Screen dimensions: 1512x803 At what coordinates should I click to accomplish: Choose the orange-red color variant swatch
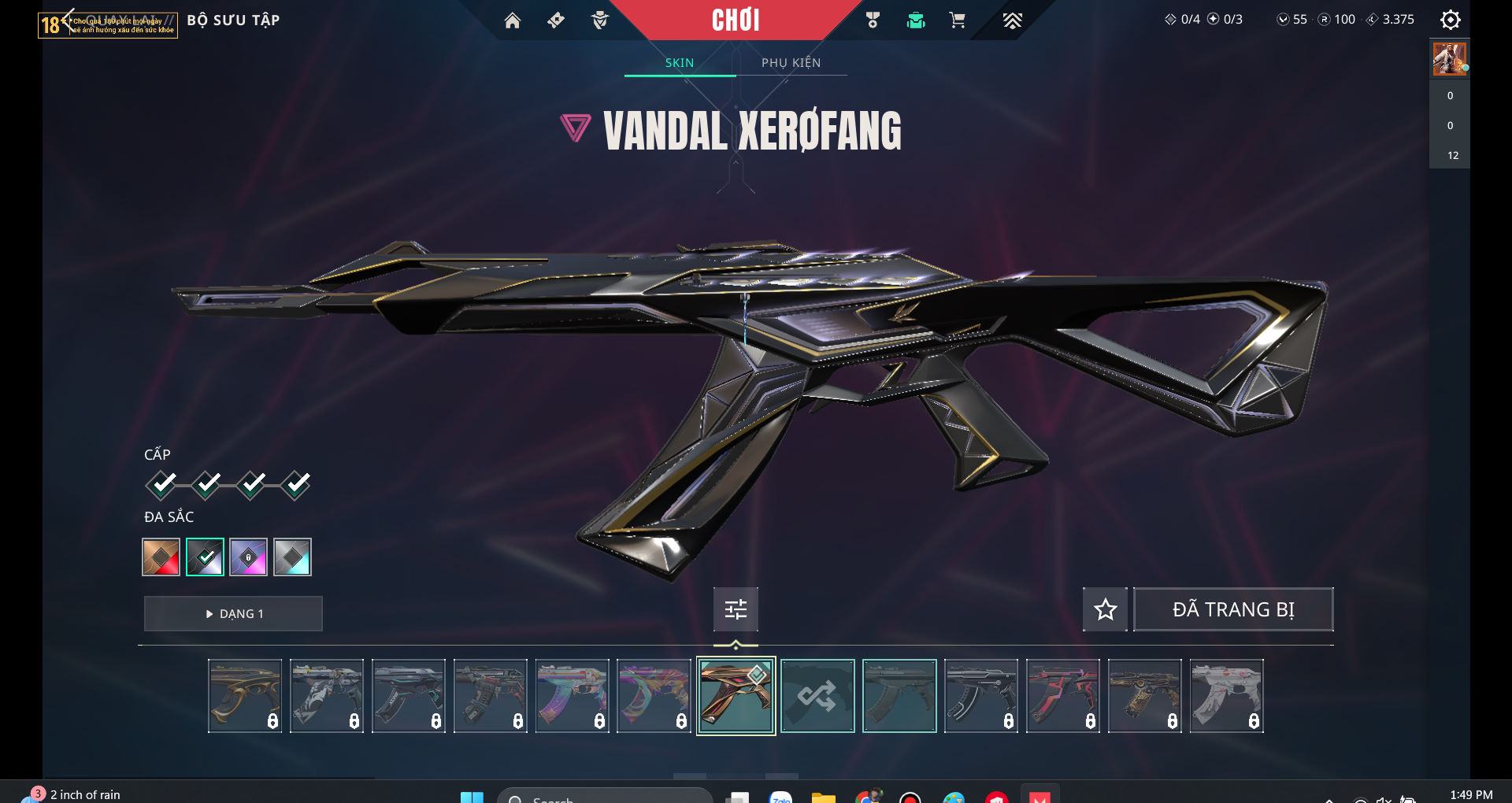pos(161,557)
